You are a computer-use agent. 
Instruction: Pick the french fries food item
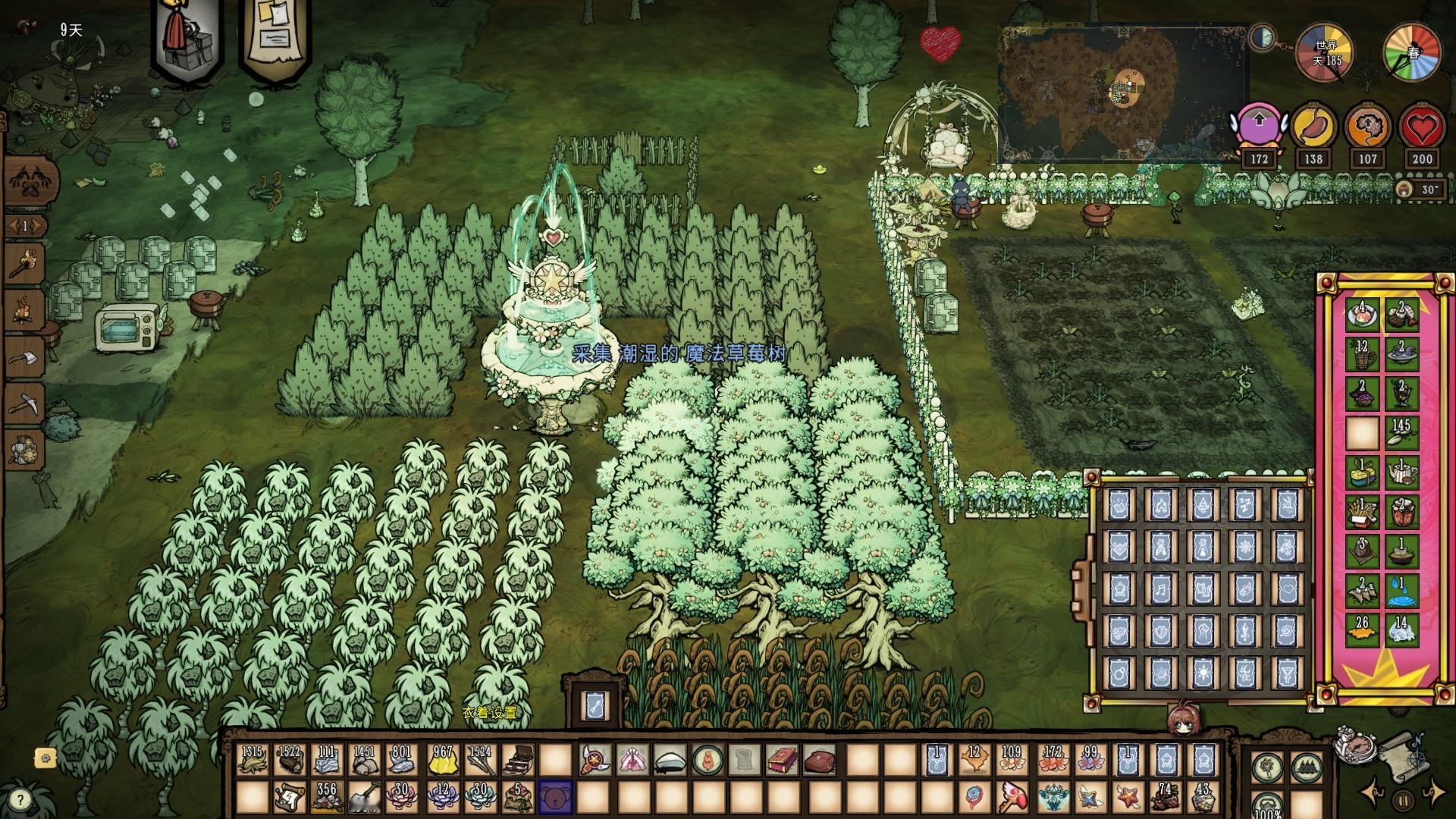pyautogui.click(x=1362, y=513)
